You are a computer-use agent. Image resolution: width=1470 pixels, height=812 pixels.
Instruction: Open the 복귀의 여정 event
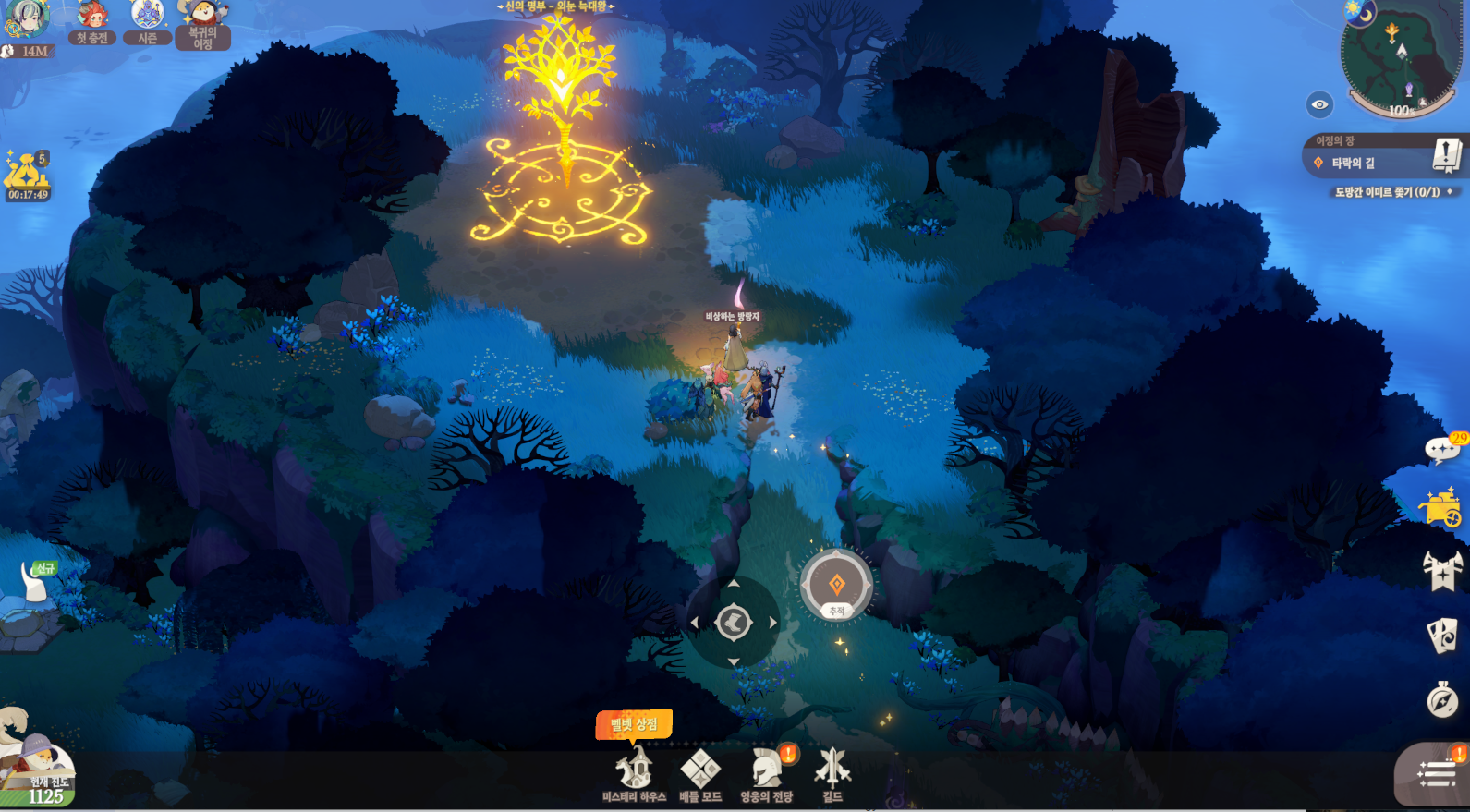[x=202, y=24]
